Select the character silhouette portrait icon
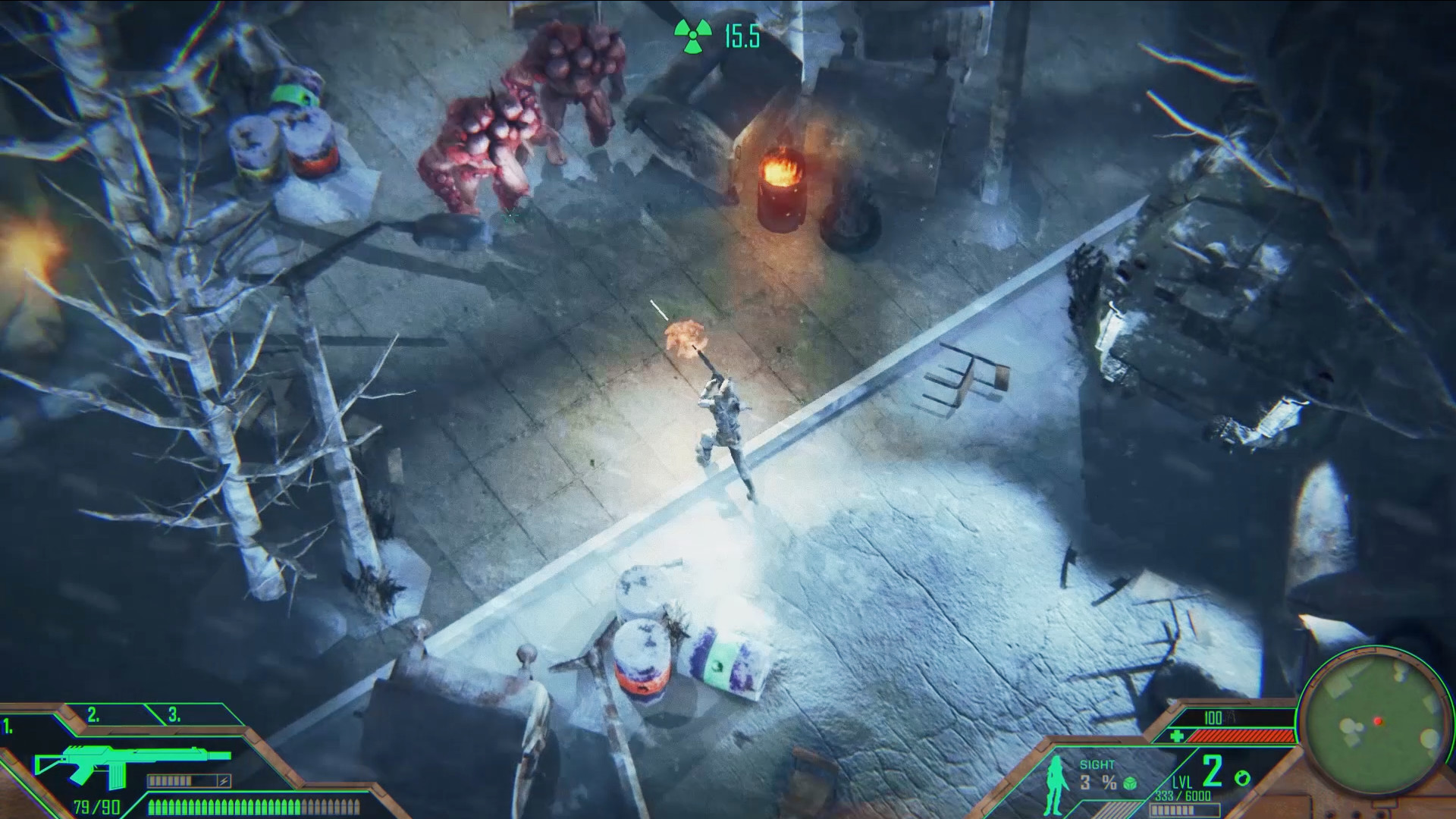 click(x=1054, y=786)
